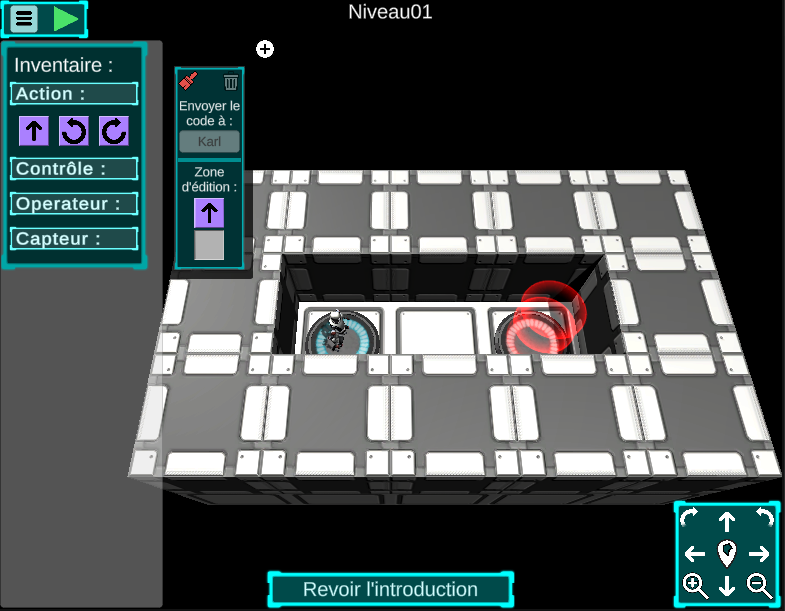Pick the turn-left action block in the inventory
Viewport: 785px width, 611px height.
click(74, 130)
